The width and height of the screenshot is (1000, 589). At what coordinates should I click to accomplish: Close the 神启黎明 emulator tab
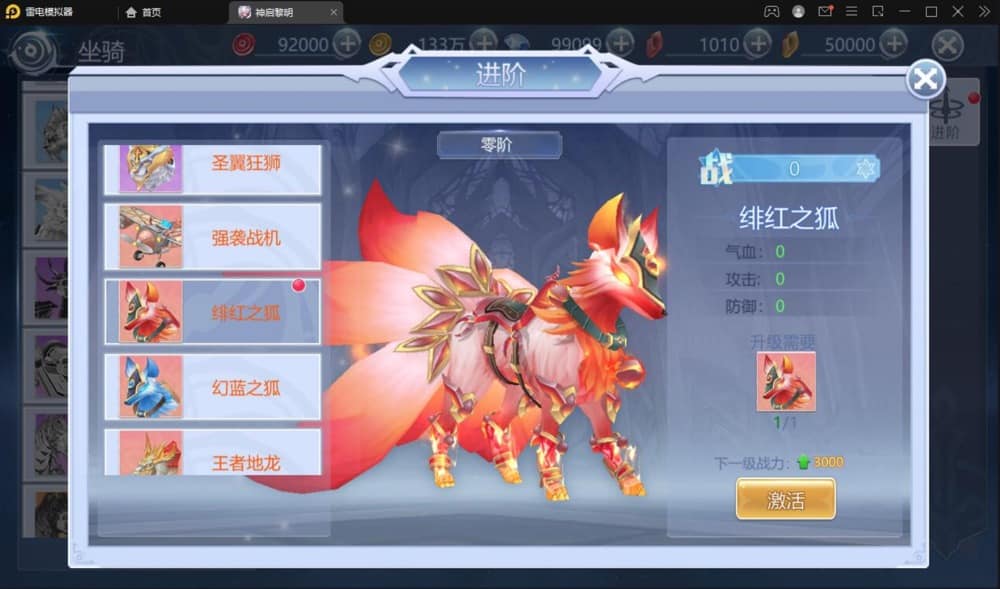[334, 12]
